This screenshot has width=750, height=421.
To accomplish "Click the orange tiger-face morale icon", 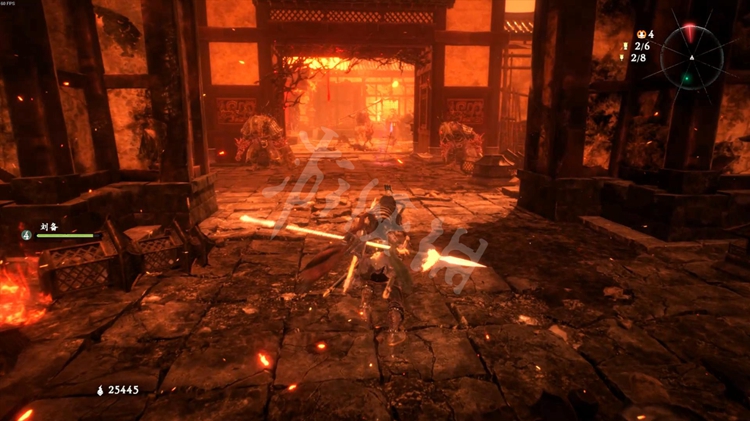I will click(x=639, y=34).
